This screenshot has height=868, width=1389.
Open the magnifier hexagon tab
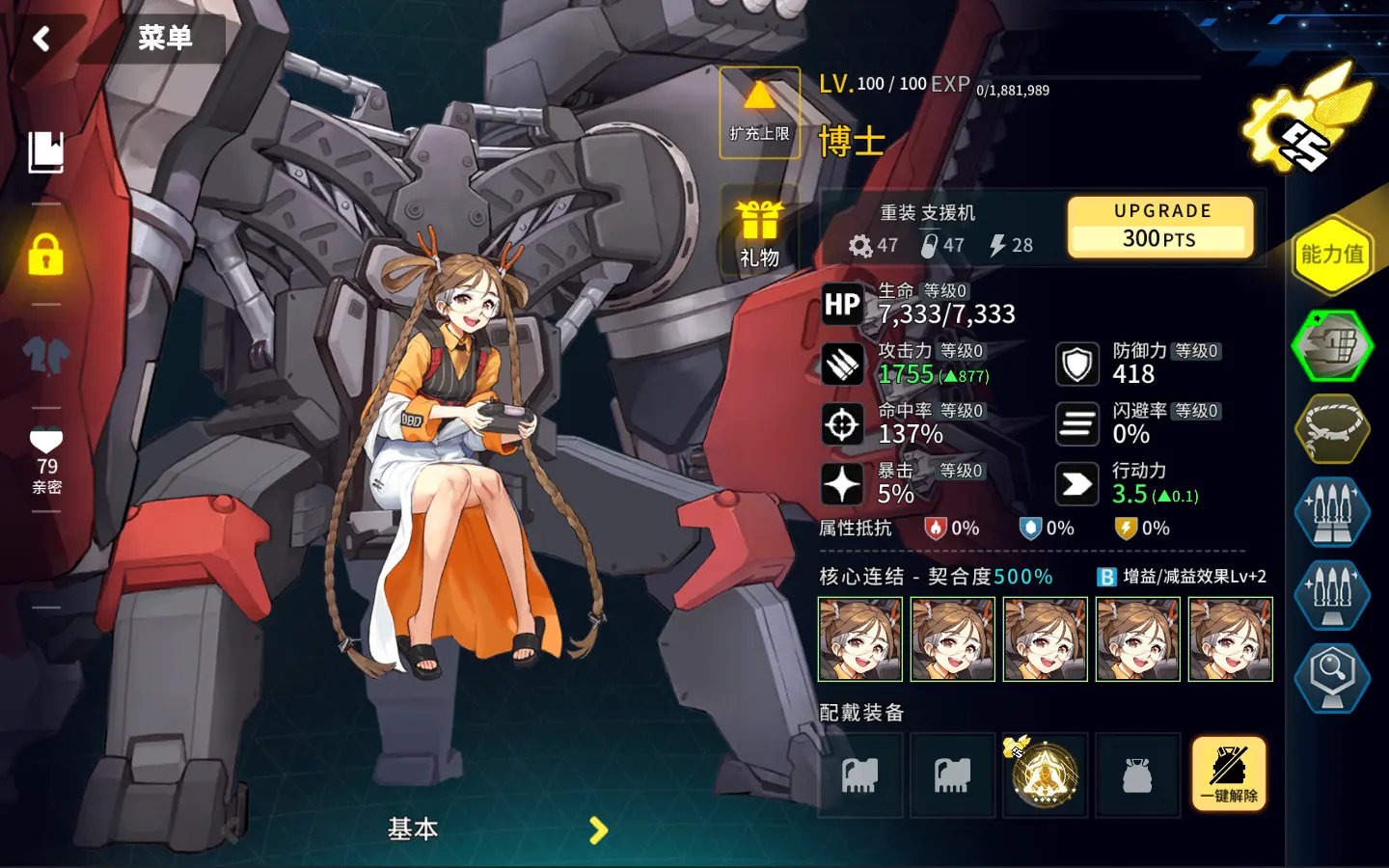pyautogui.click(x=1331, y=677)
